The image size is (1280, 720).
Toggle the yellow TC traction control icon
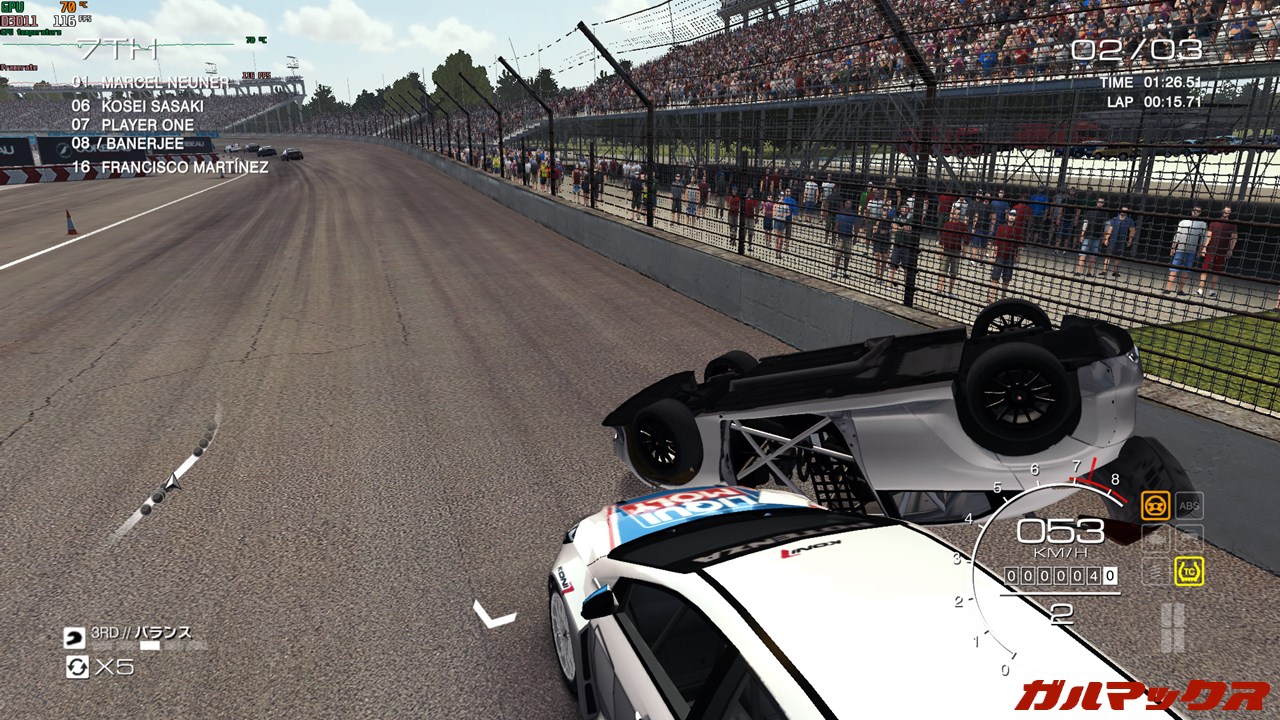[1189, 571]
